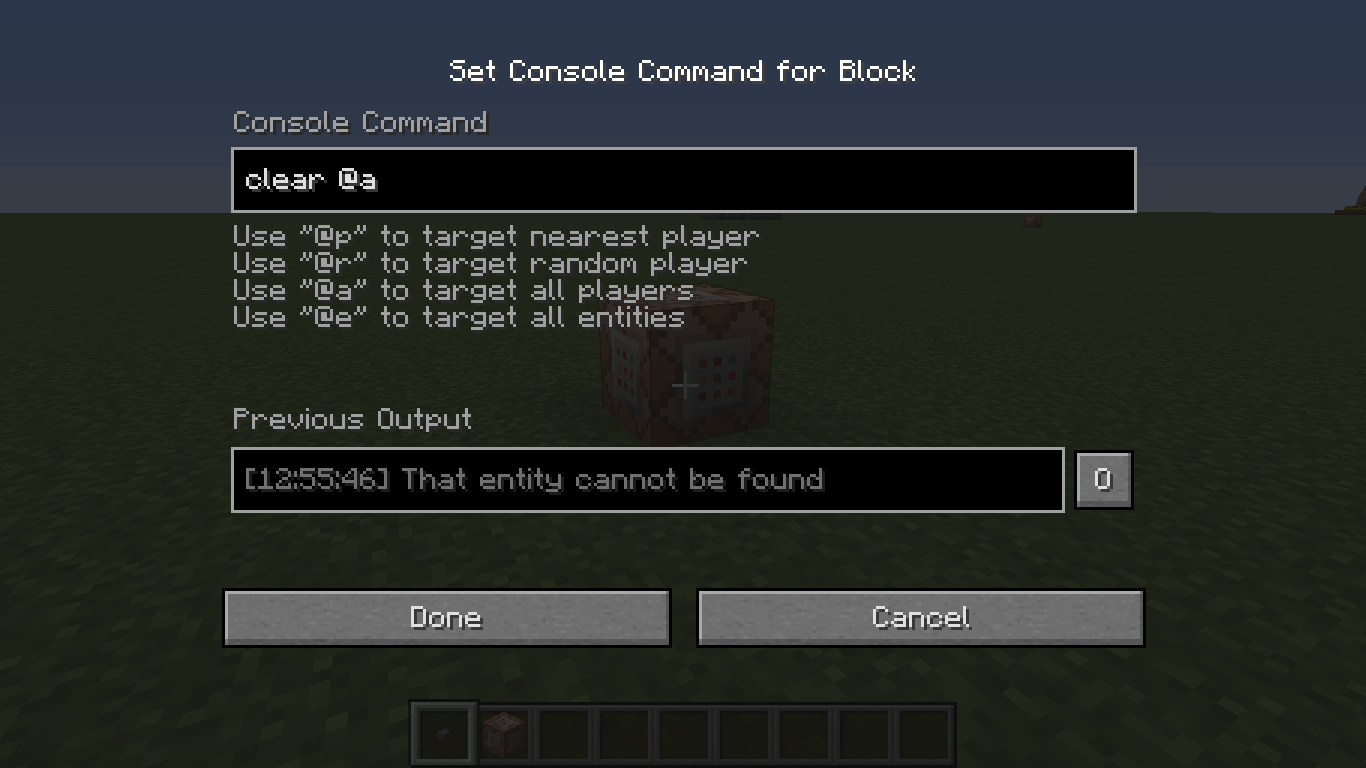Click the Set Console Command for Block title
This screenshot has width=1366, height=768.
[x=683, y=71]
